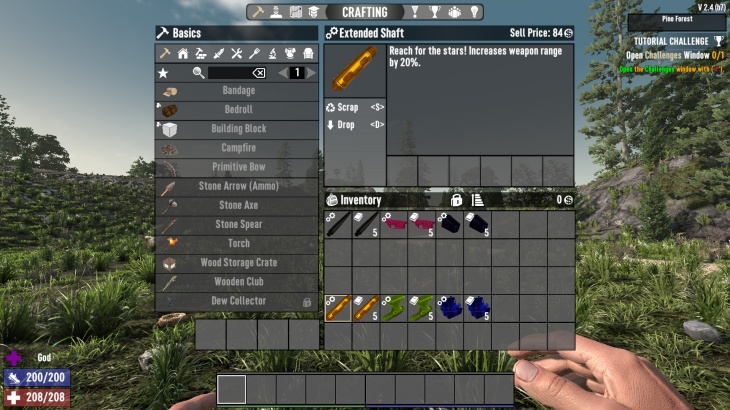Select the Dew Collector recipe
Viewport: 730px width, 410px height.
(x=238, y=301)
